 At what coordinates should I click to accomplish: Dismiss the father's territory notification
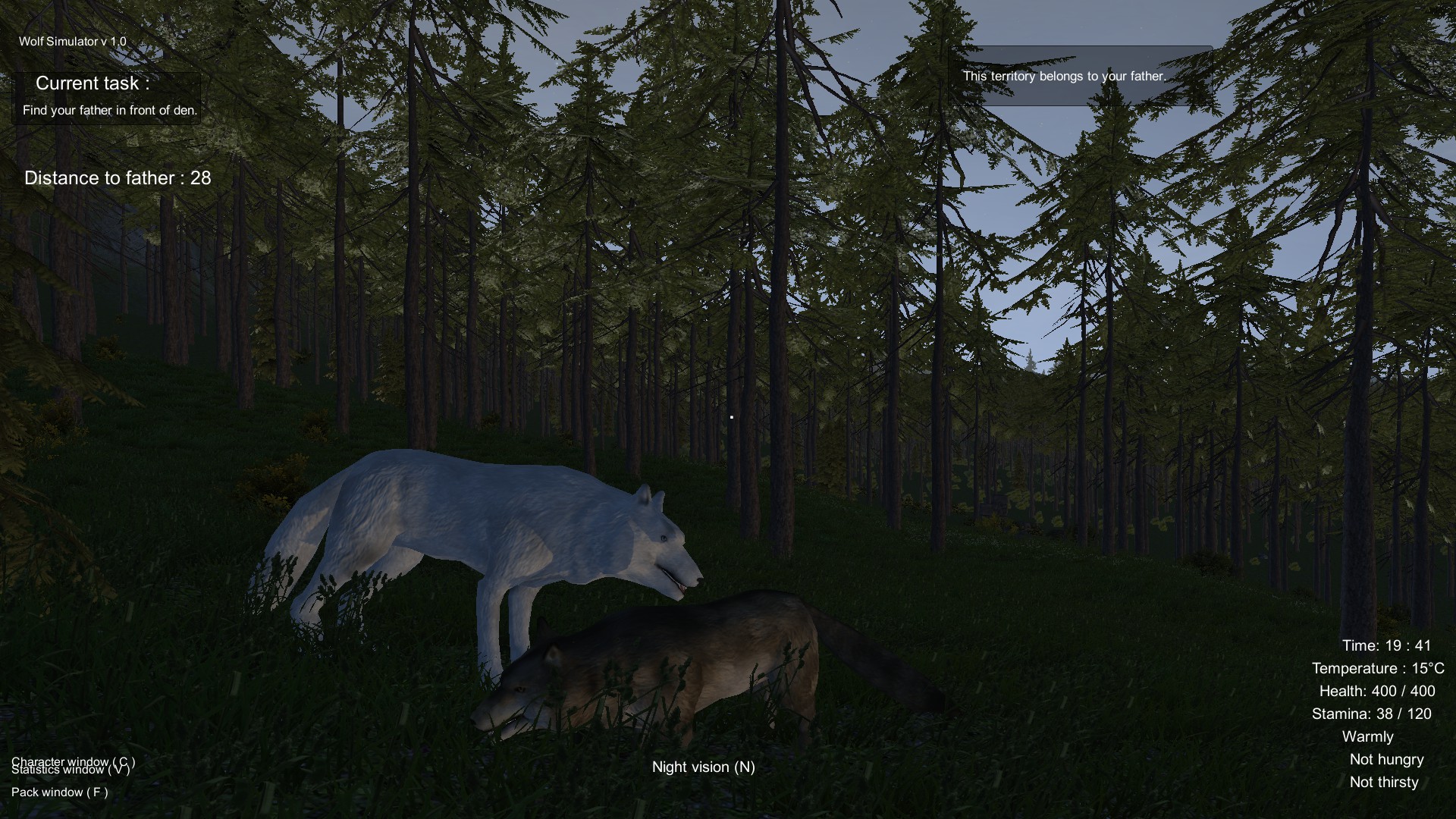click(1064, 76)
